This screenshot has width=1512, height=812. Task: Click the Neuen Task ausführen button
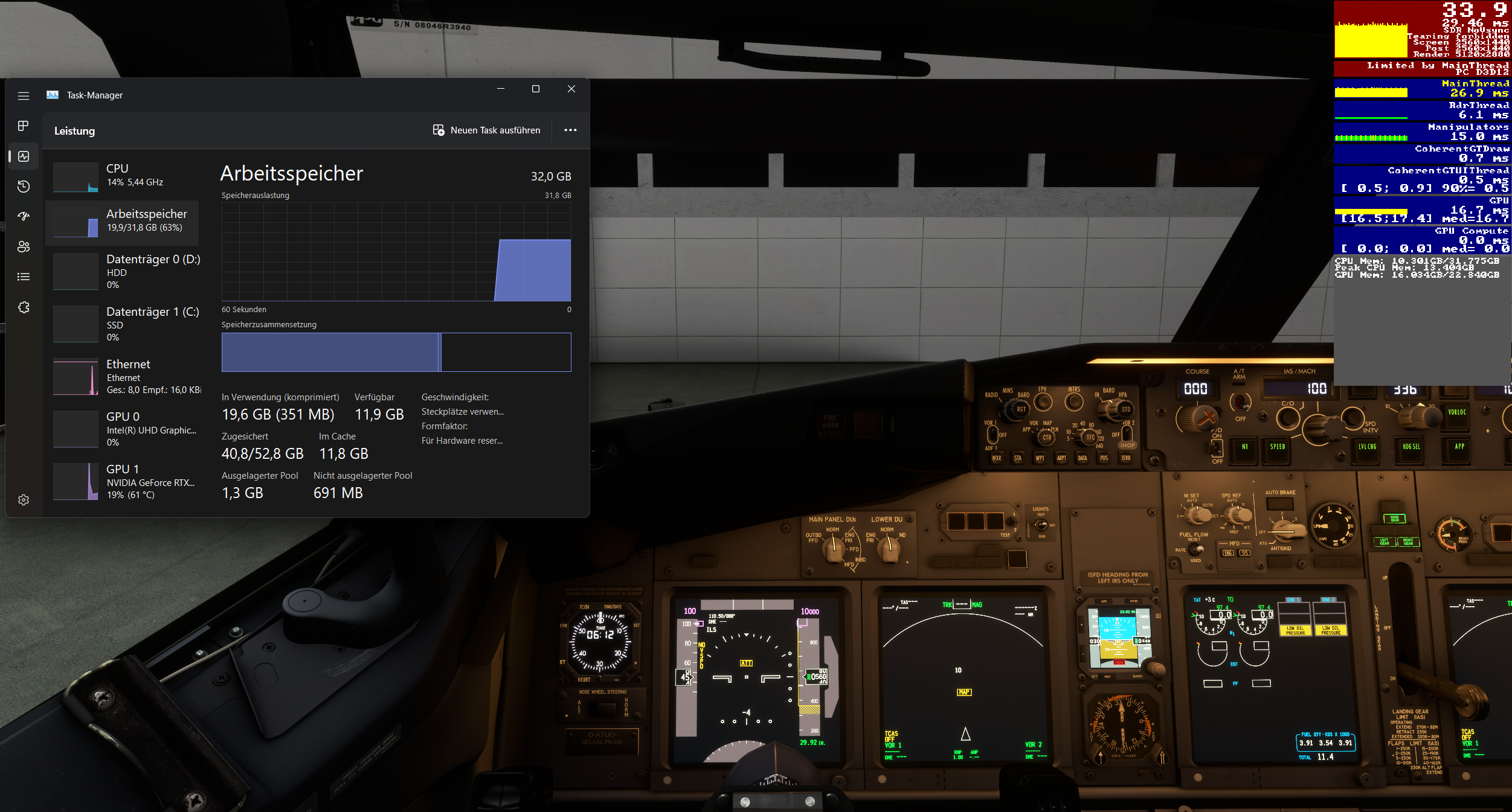pos(487,130)
